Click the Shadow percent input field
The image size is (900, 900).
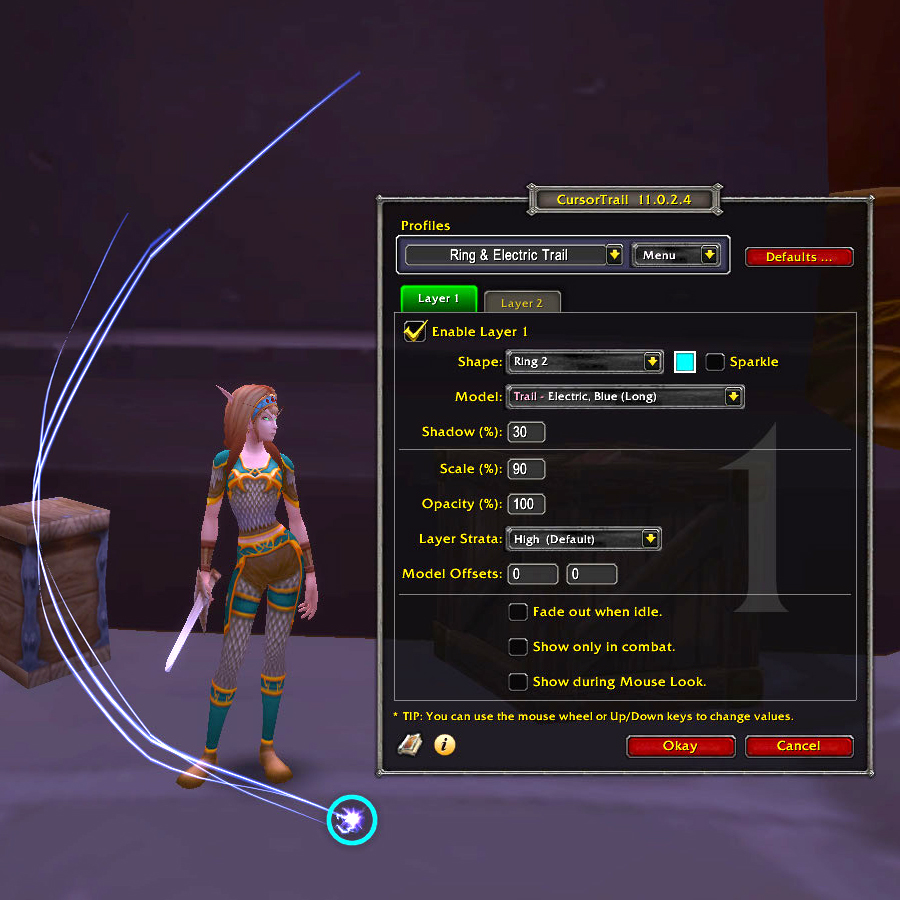click(x=526, y=432)
